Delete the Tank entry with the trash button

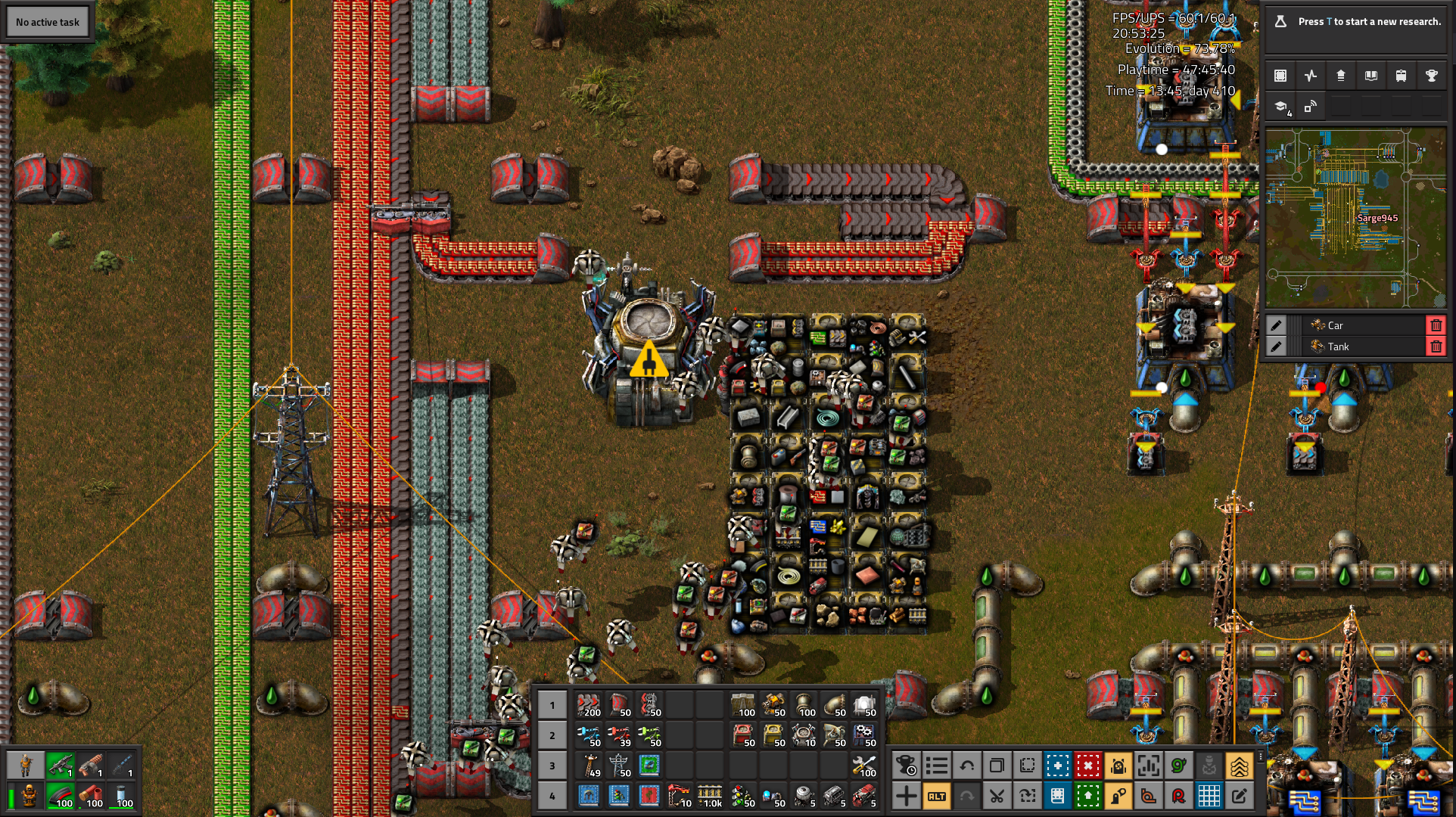pyautogui.click(x=1436, y=346)
